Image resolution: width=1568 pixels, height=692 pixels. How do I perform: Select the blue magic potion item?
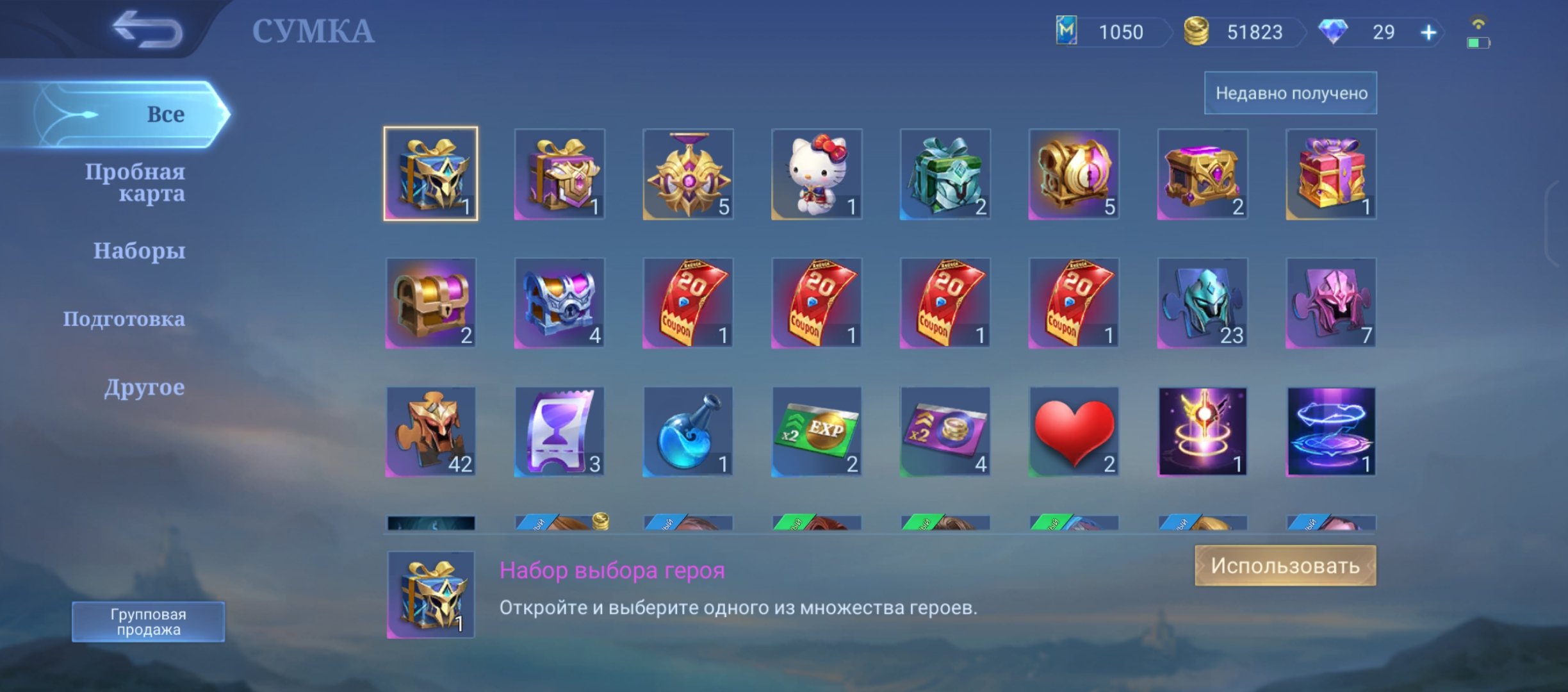click(x=688, y=431)
